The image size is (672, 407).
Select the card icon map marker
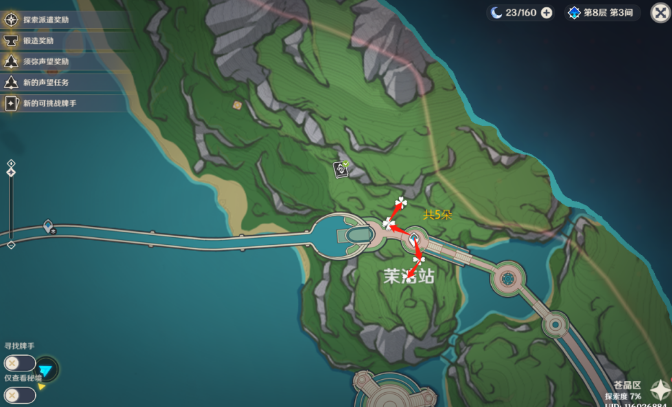pos(341,170)
